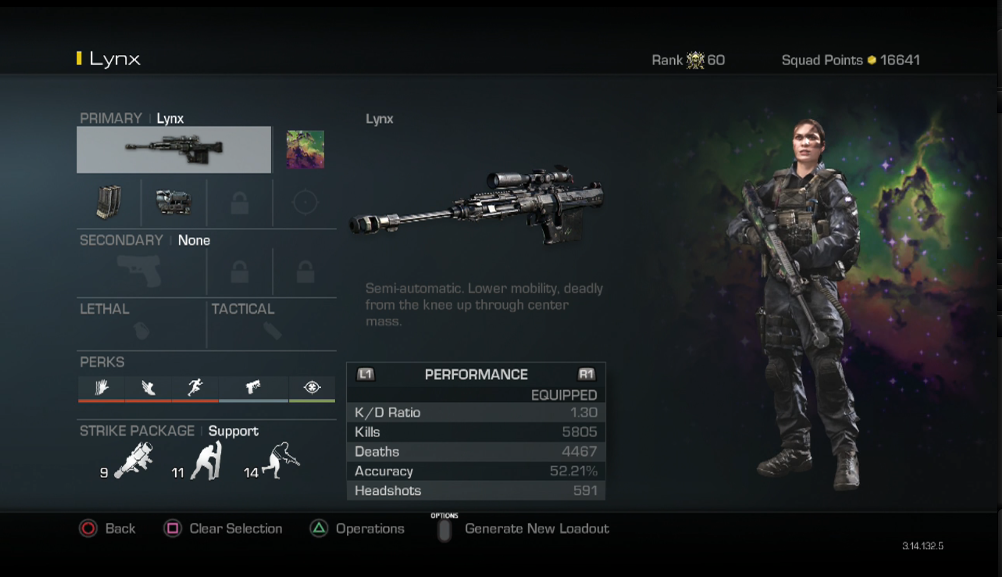Select the 11-point support streak
Image resolution: width=1002 pixels, height=577 pixels.
click(206, 463)
